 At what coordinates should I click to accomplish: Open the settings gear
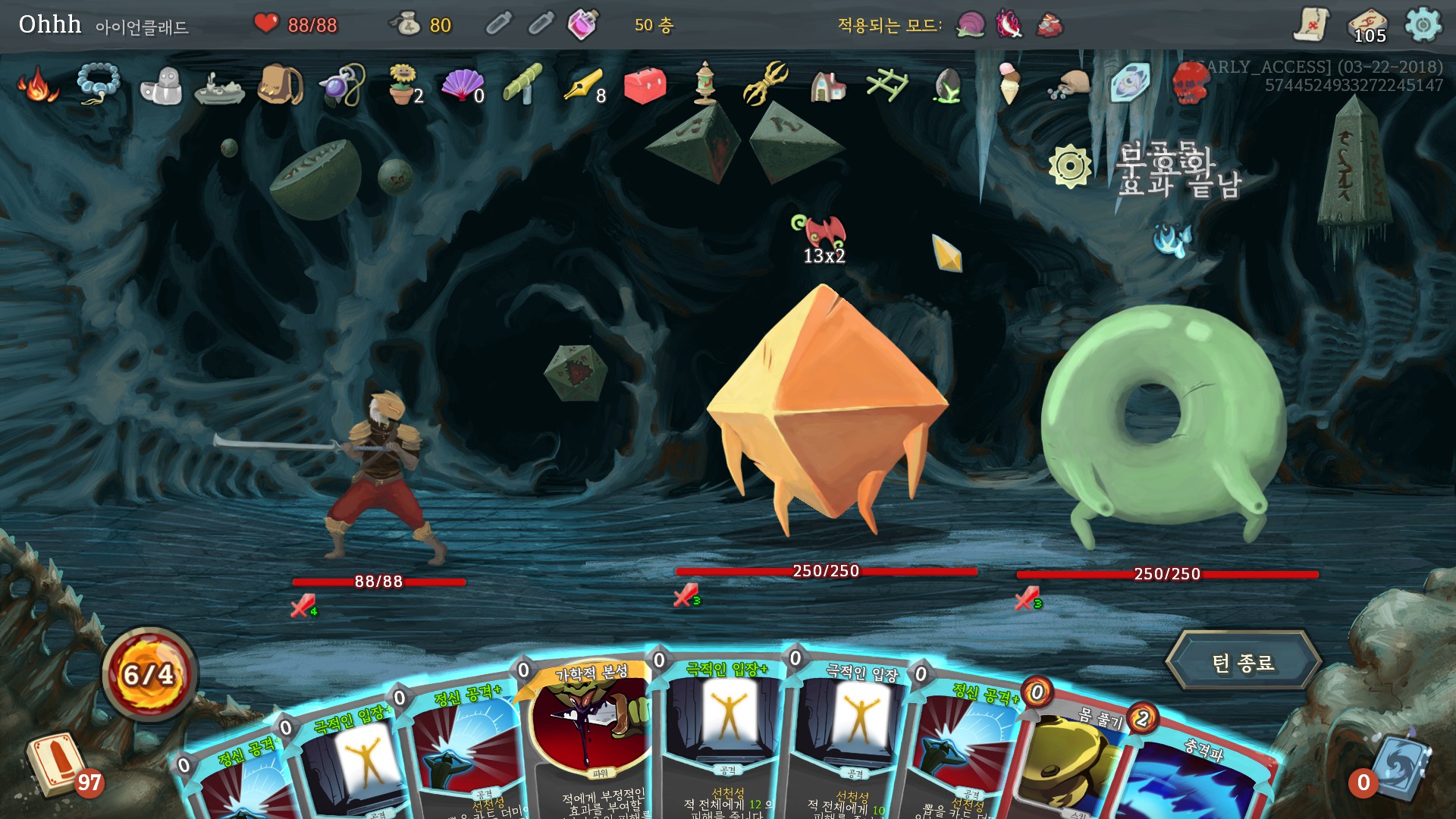pos(1423,25)
